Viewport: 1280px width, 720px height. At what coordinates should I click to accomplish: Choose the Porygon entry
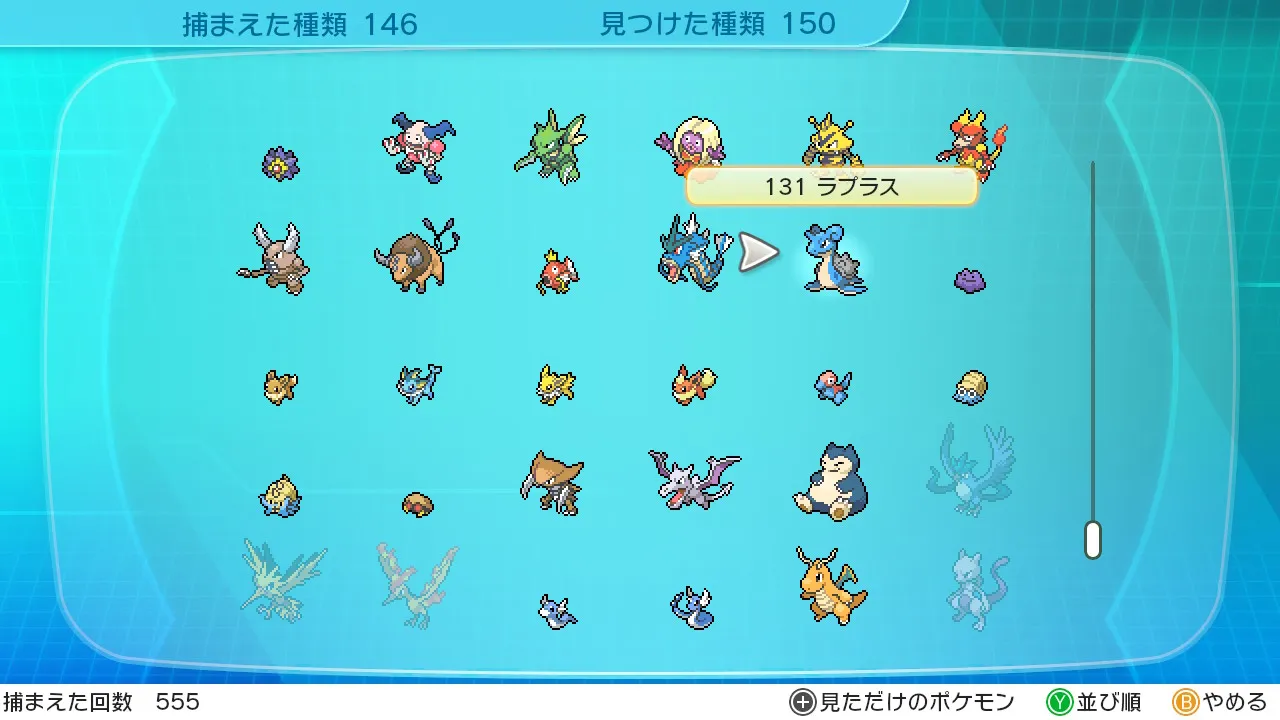click(832, 387)
